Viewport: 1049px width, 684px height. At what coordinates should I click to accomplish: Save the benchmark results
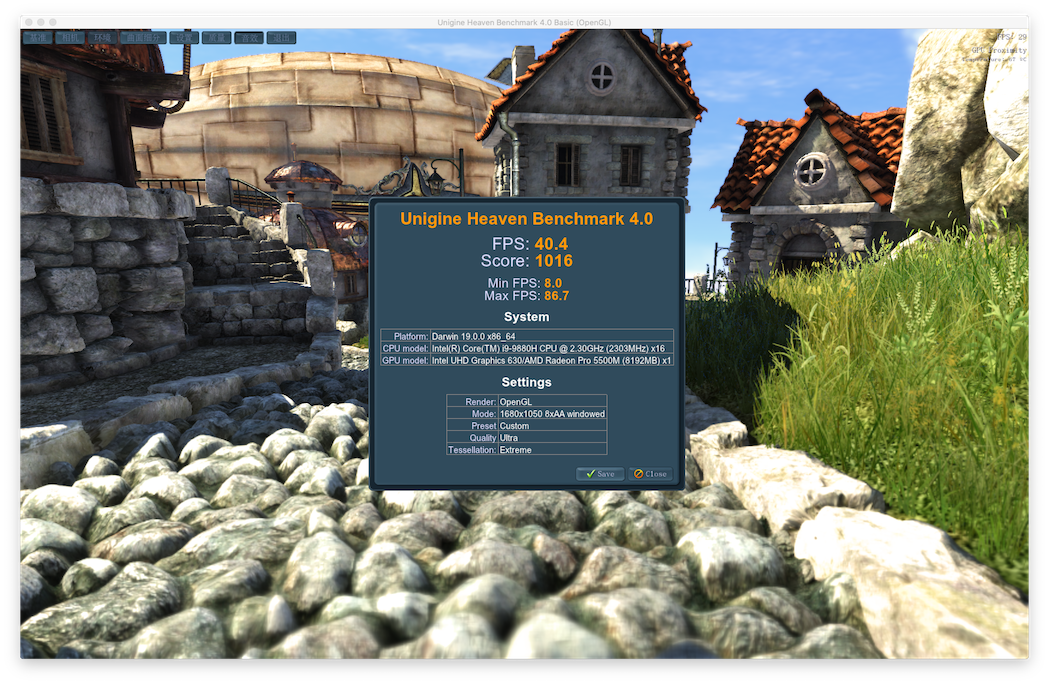pyautogui.click(x=600, y=474)
